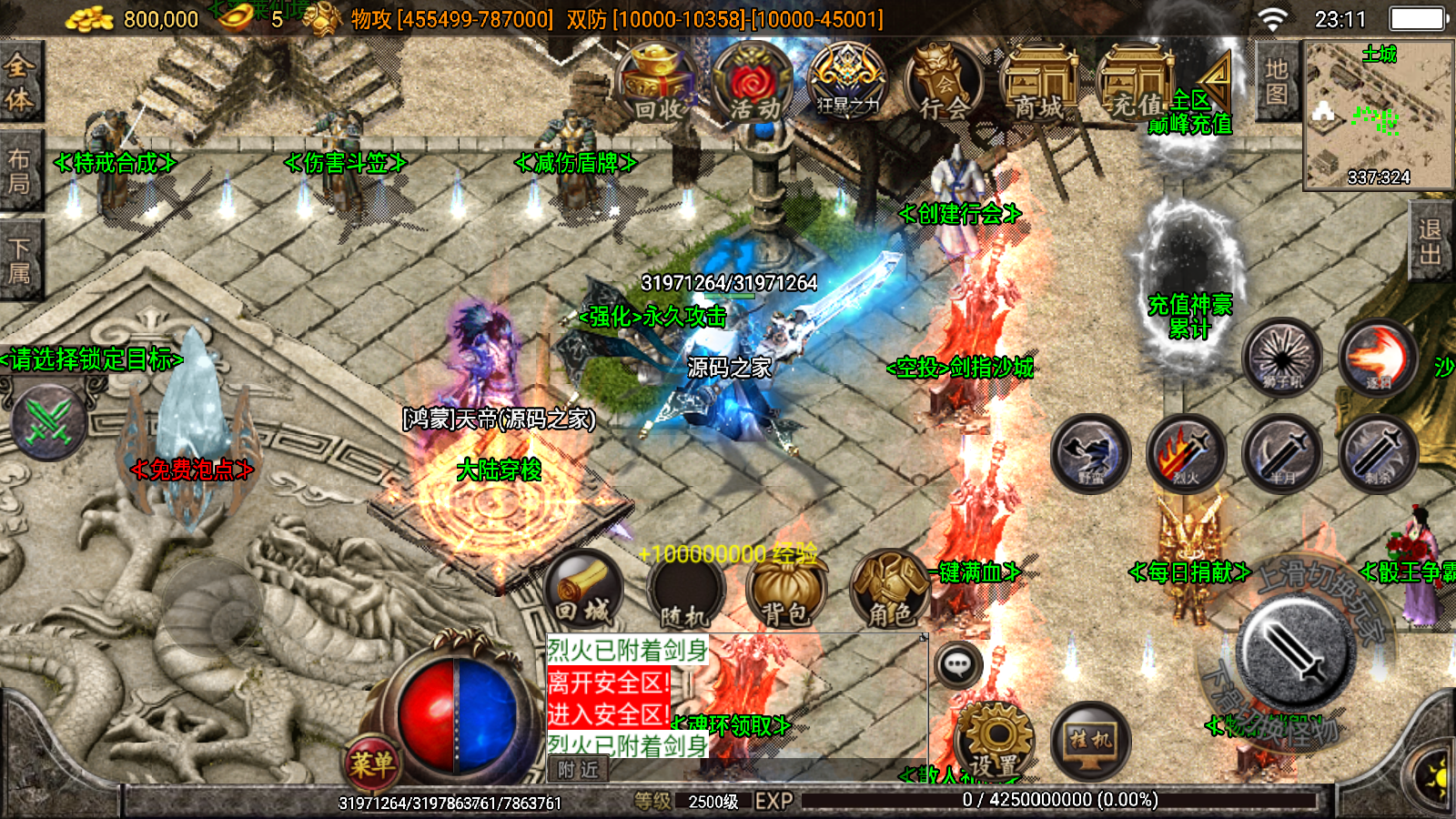The height and width of the screenshot is (819, 1456).
Task: Open the 角色 character sheet
Action: click(x=889, y=591)
